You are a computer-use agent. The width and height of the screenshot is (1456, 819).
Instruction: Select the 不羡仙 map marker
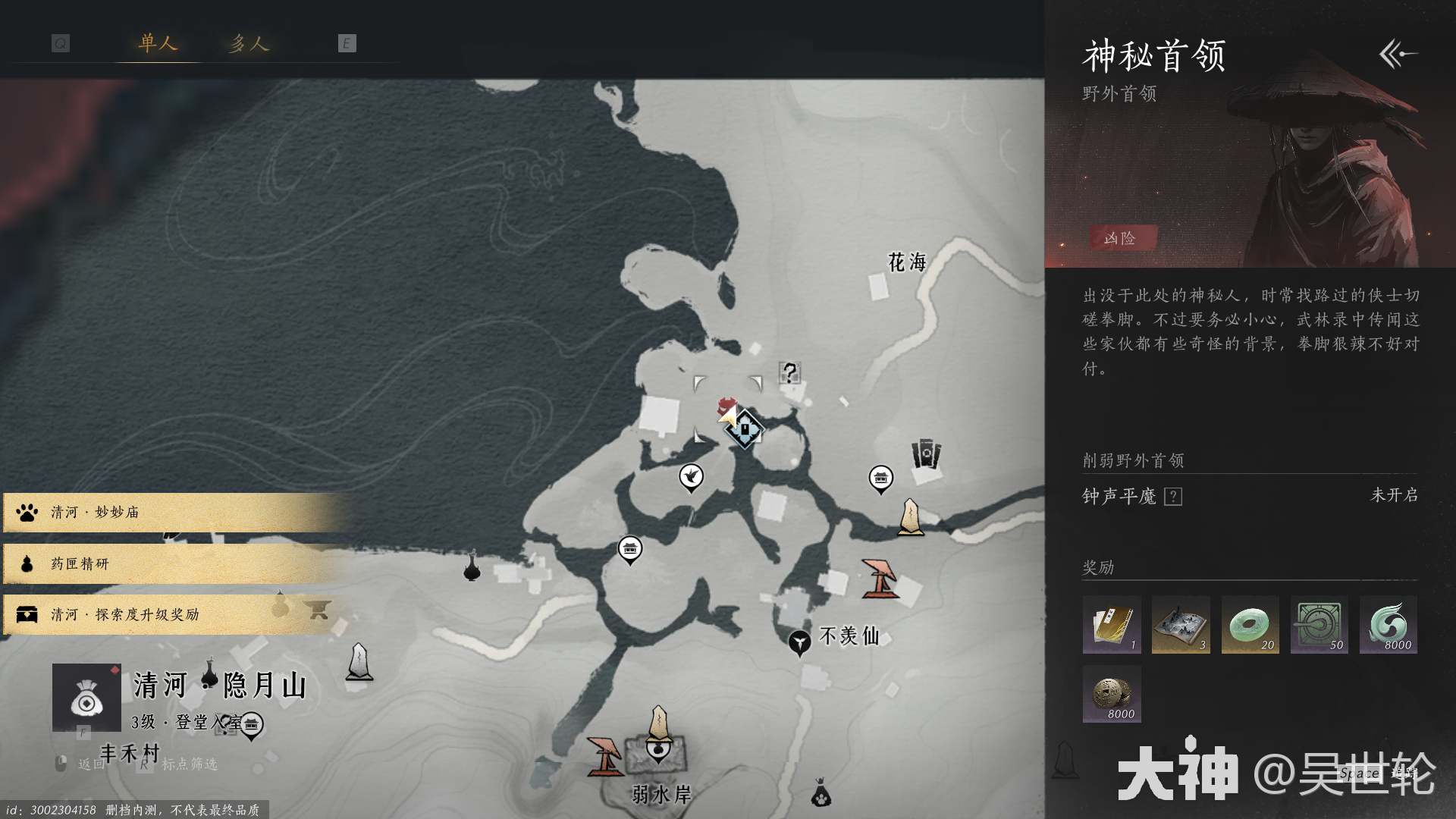tap(799, 642)
